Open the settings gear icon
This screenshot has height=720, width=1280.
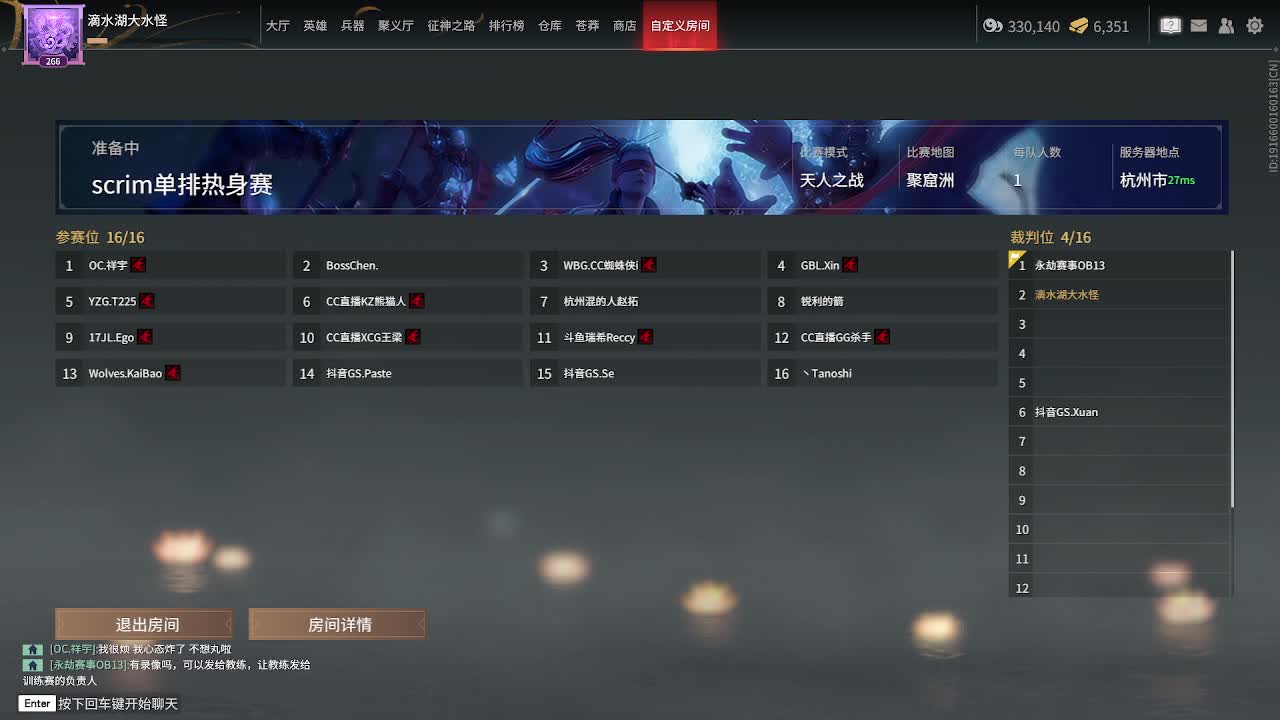1254,26
